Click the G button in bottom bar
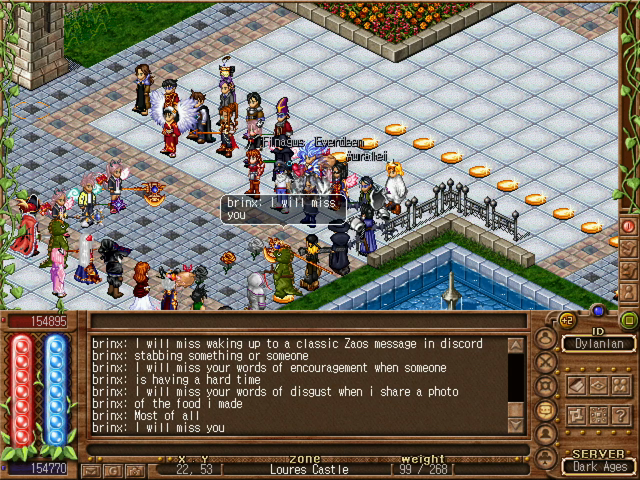 click(112, 469)
